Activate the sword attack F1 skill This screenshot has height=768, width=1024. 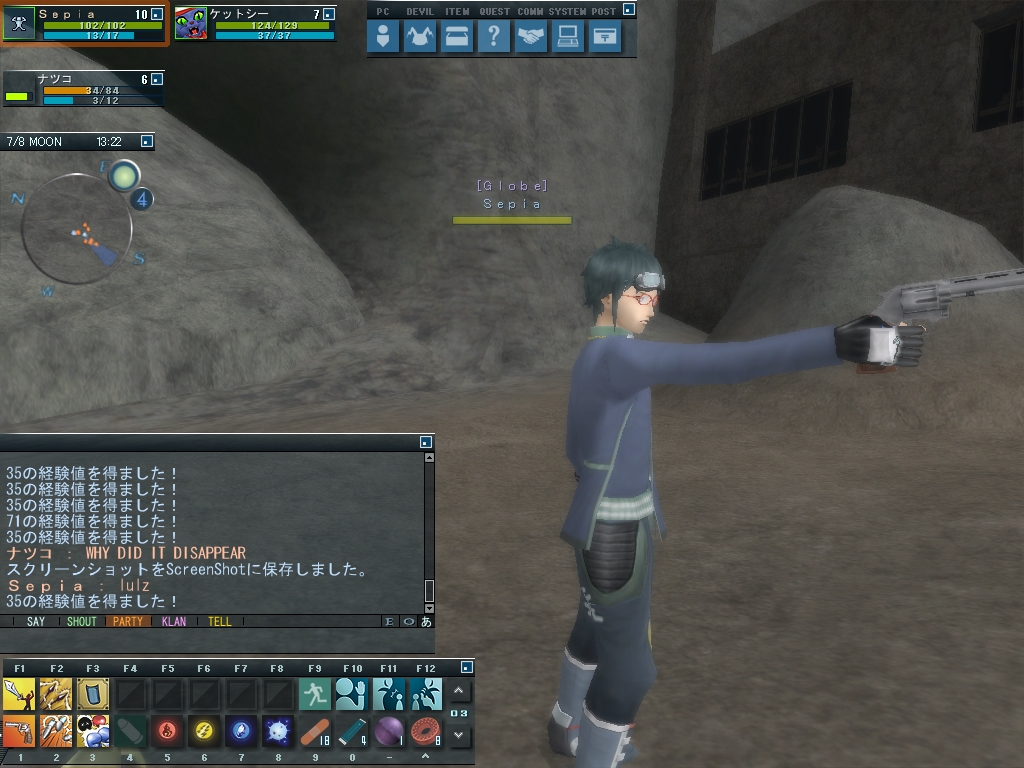[x=19, y=693]
